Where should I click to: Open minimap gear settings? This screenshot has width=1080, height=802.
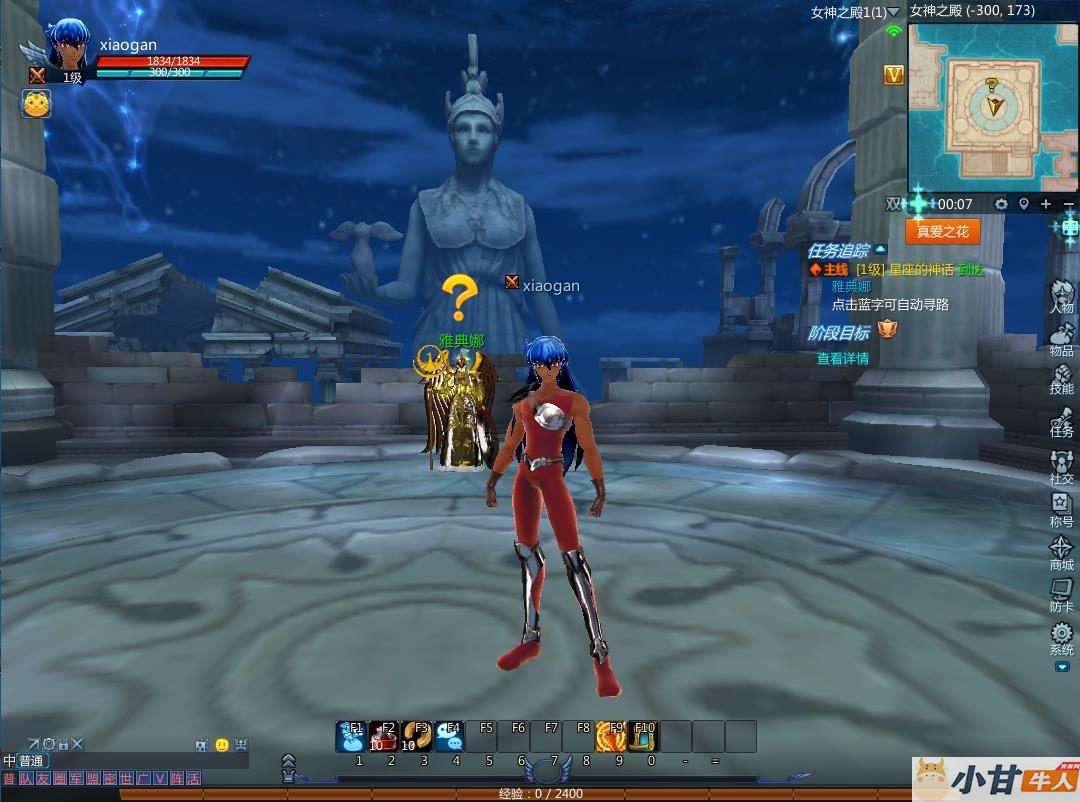pyautogui.click(x=1001, y=204)
